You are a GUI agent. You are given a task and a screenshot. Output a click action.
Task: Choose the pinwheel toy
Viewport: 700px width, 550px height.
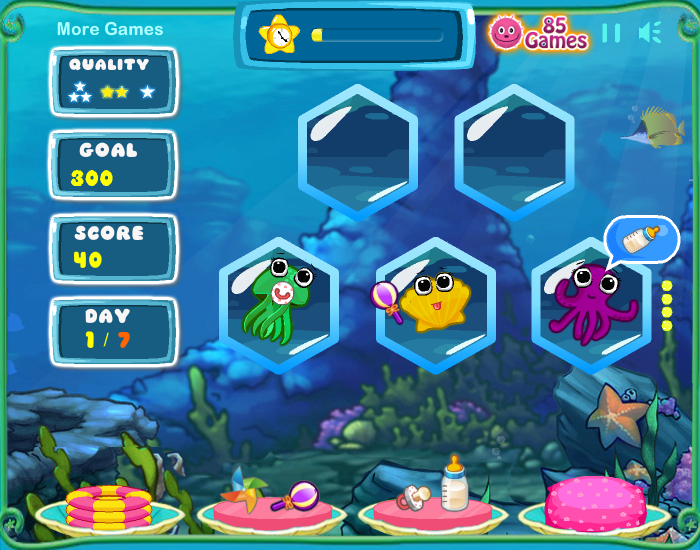click(x=248, y=487)
